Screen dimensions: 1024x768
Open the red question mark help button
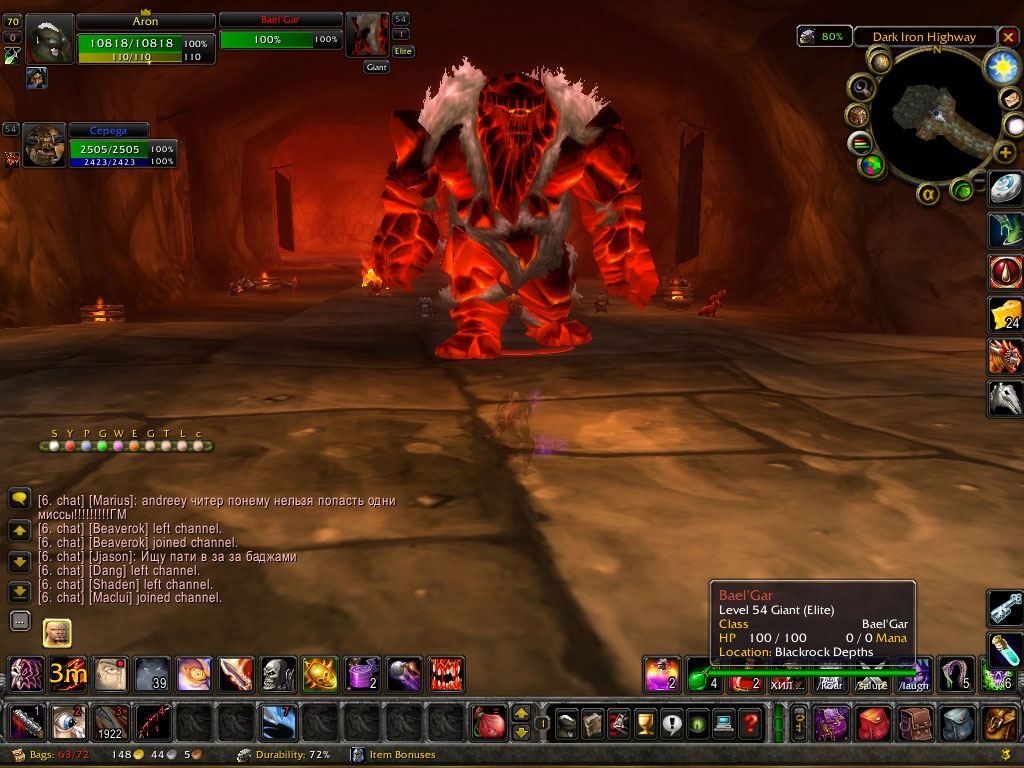(750, 723)
